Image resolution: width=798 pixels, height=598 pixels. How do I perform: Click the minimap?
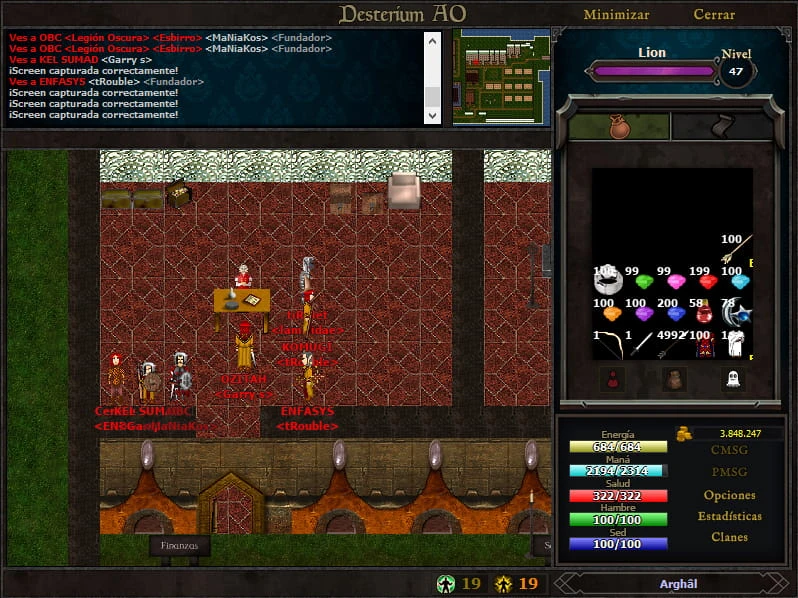tap(501, 76)
